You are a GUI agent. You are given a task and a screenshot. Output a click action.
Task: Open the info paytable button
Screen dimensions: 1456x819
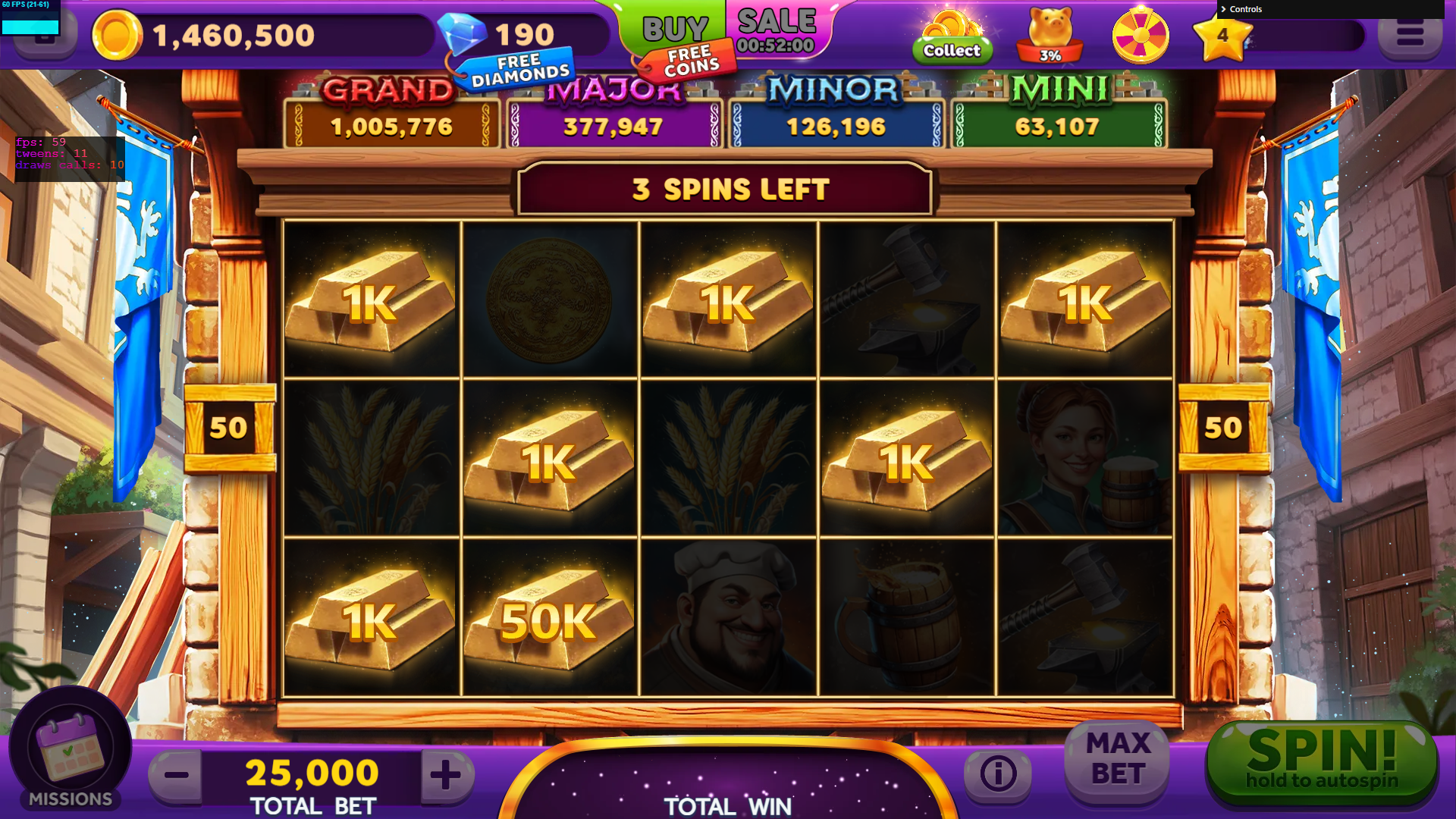click(998, 773)
